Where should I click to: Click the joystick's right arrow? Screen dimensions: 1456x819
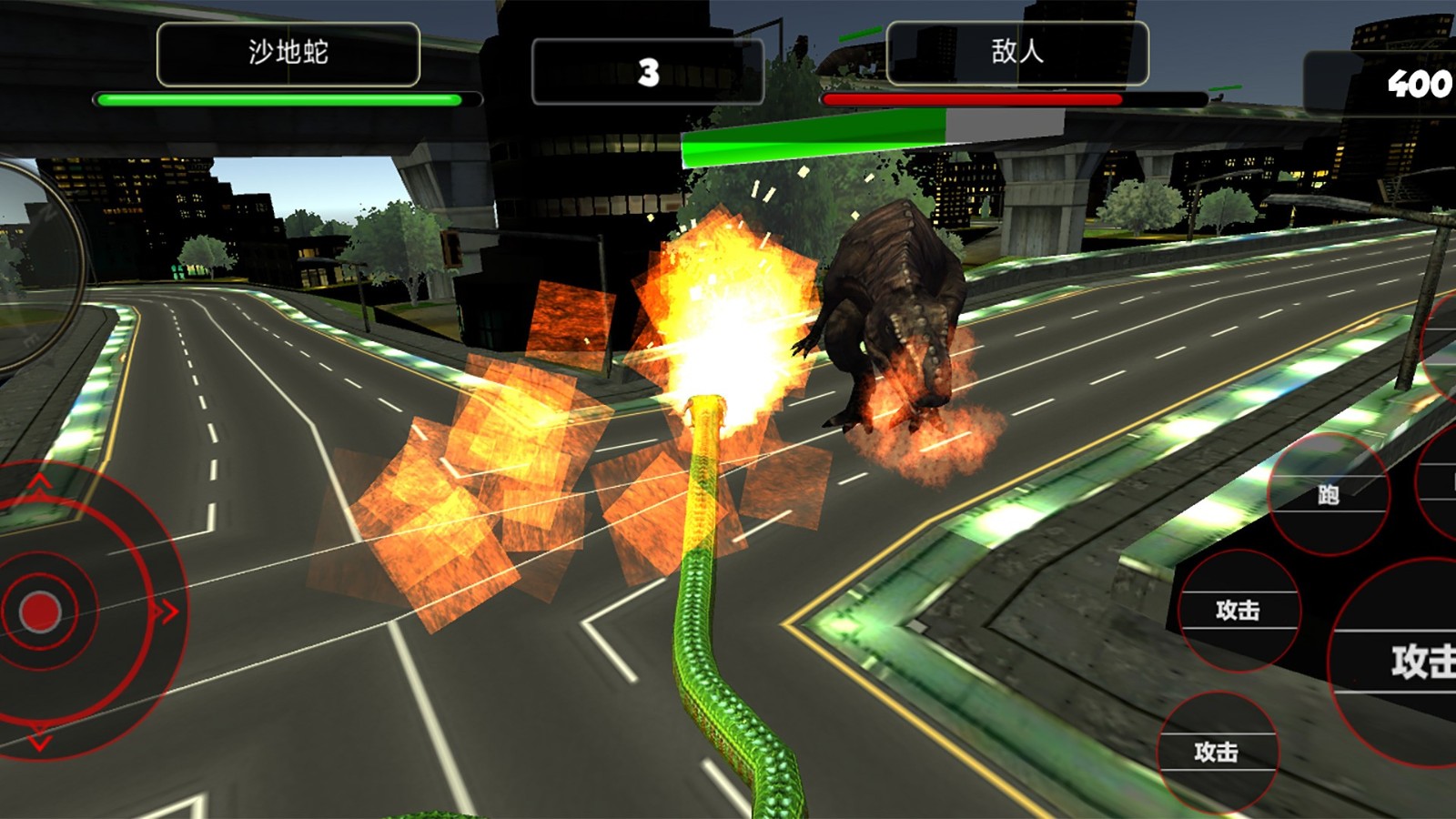point(167,611)
